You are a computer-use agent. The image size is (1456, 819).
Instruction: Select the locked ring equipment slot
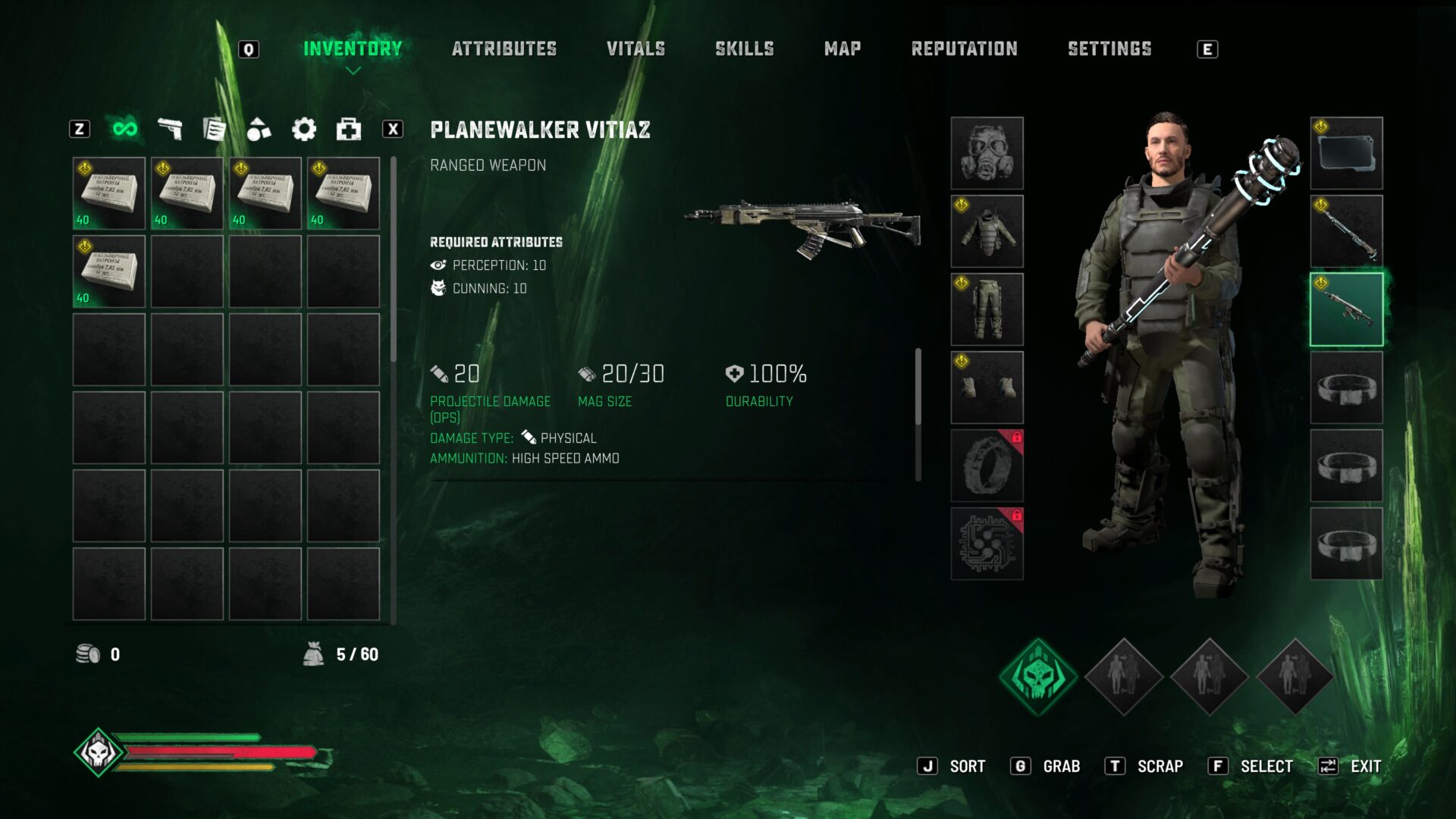[987, 466]
